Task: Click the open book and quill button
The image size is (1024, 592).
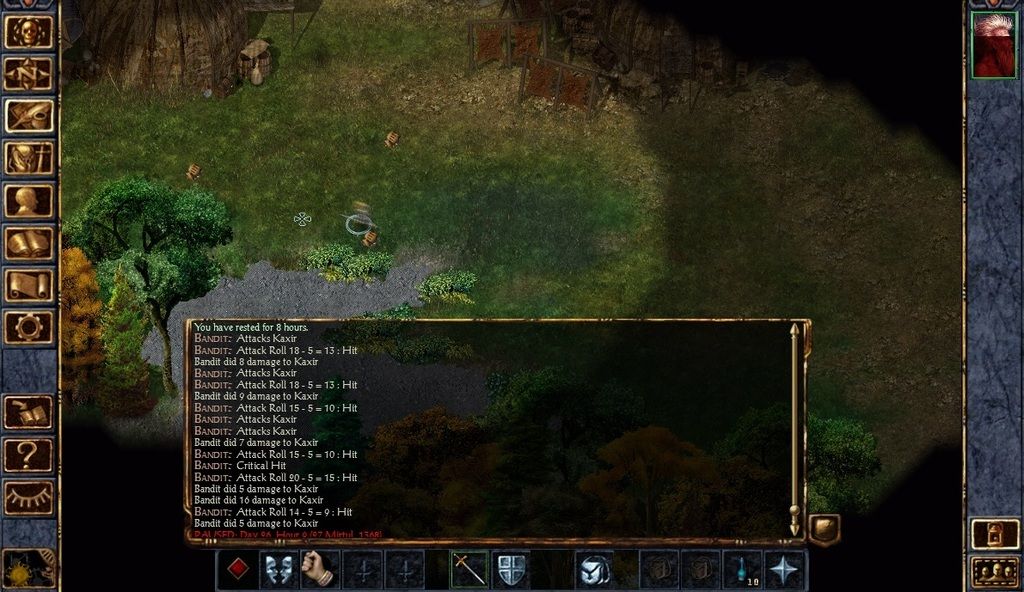Action: tap(29, 412)
